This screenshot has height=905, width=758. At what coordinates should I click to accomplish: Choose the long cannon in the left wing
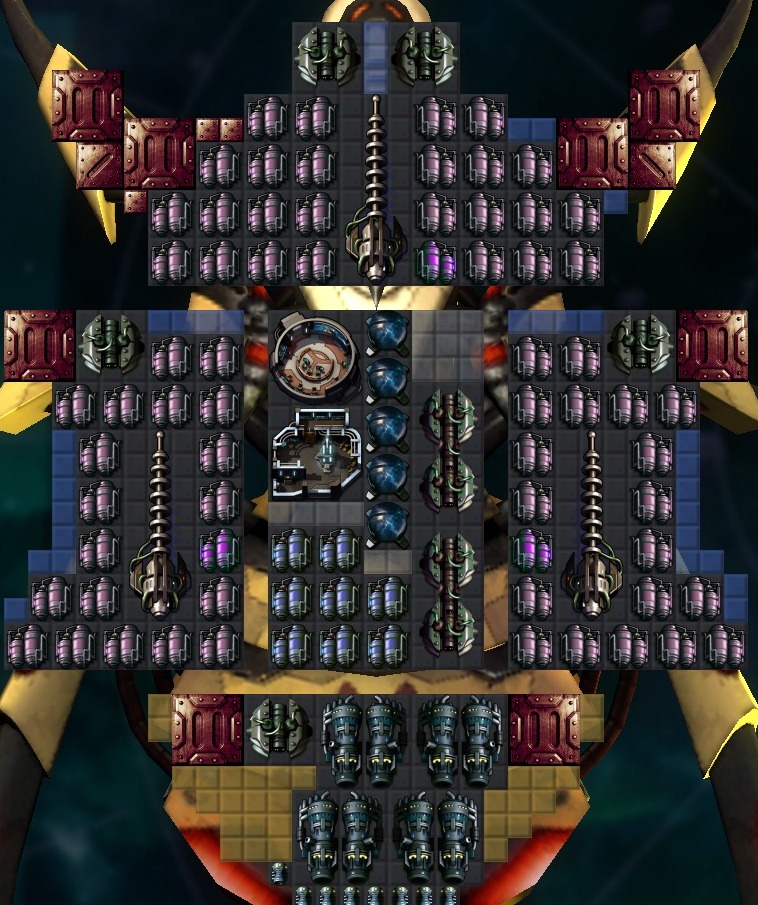[160, 528]
